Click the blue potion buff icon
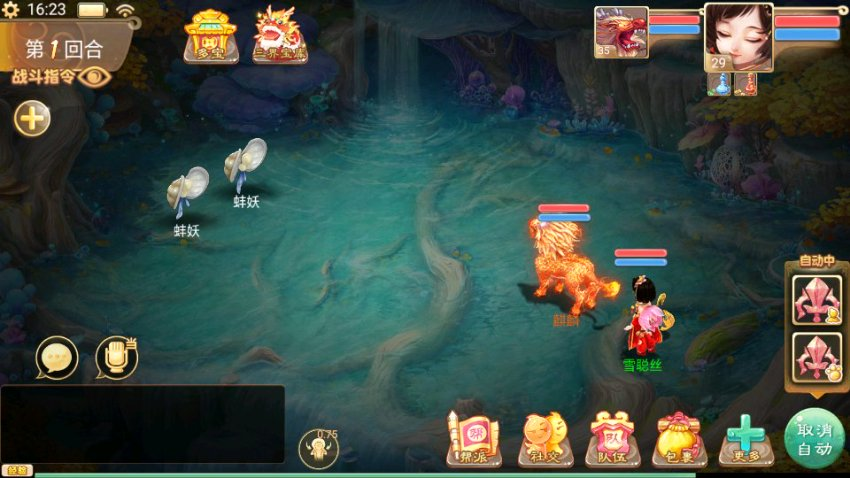This screenshot has height=478, width=850. point(719,85)
